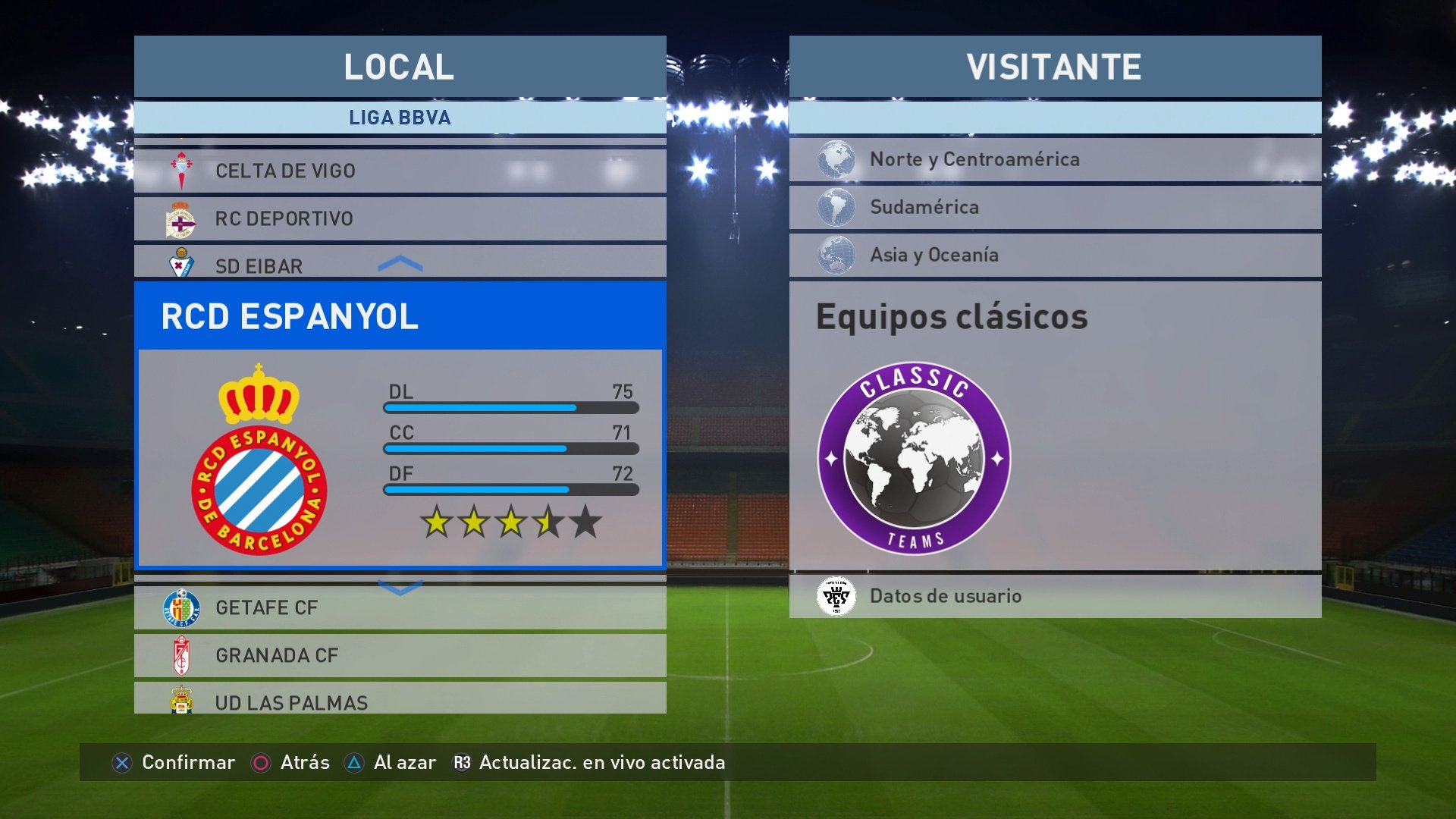Expand the list upward with the up chevron

tap(400, 263)
